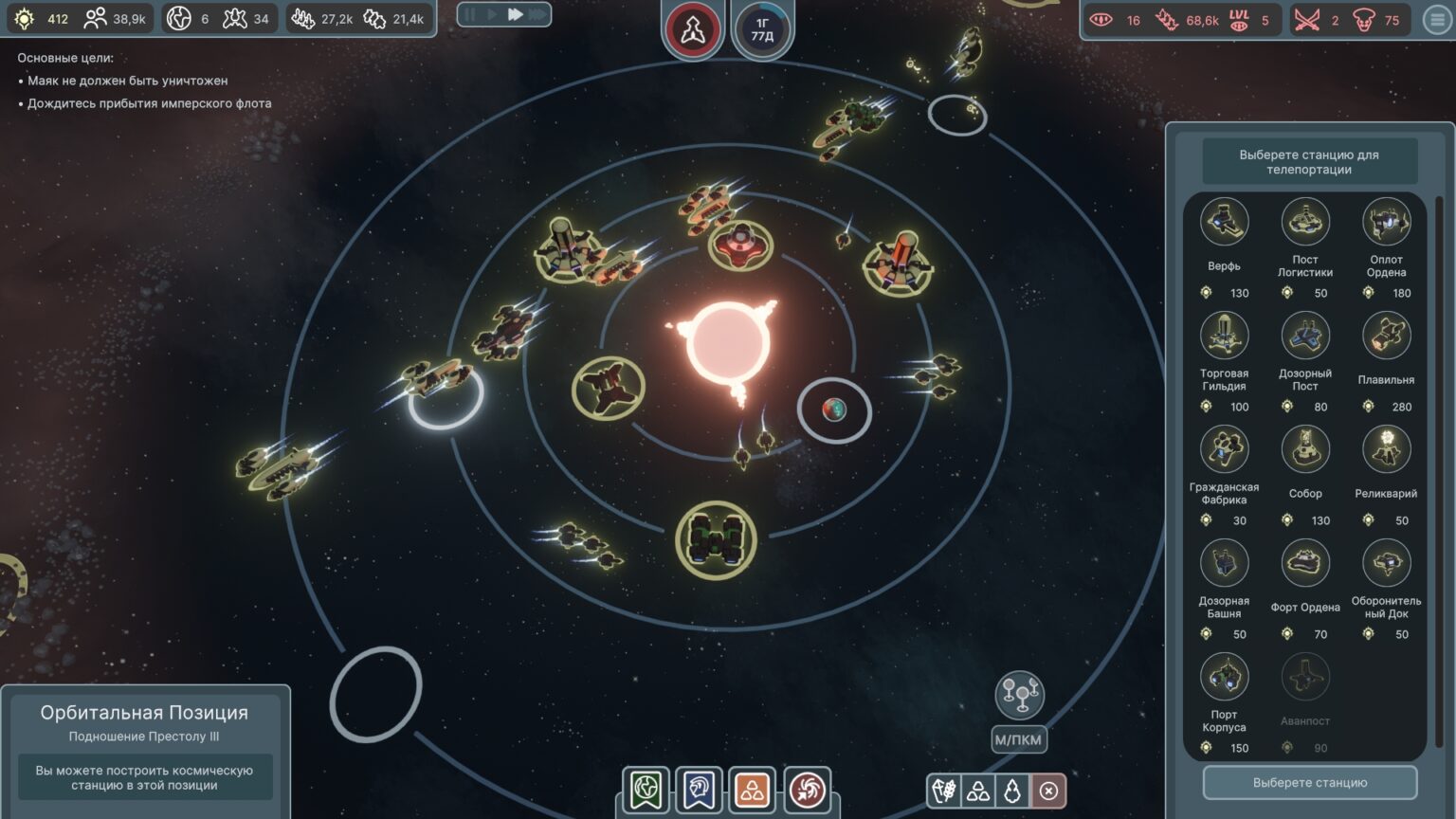The image size is (1456, 819).
Task: Choose the Реликварий station
Action: 1386,450
